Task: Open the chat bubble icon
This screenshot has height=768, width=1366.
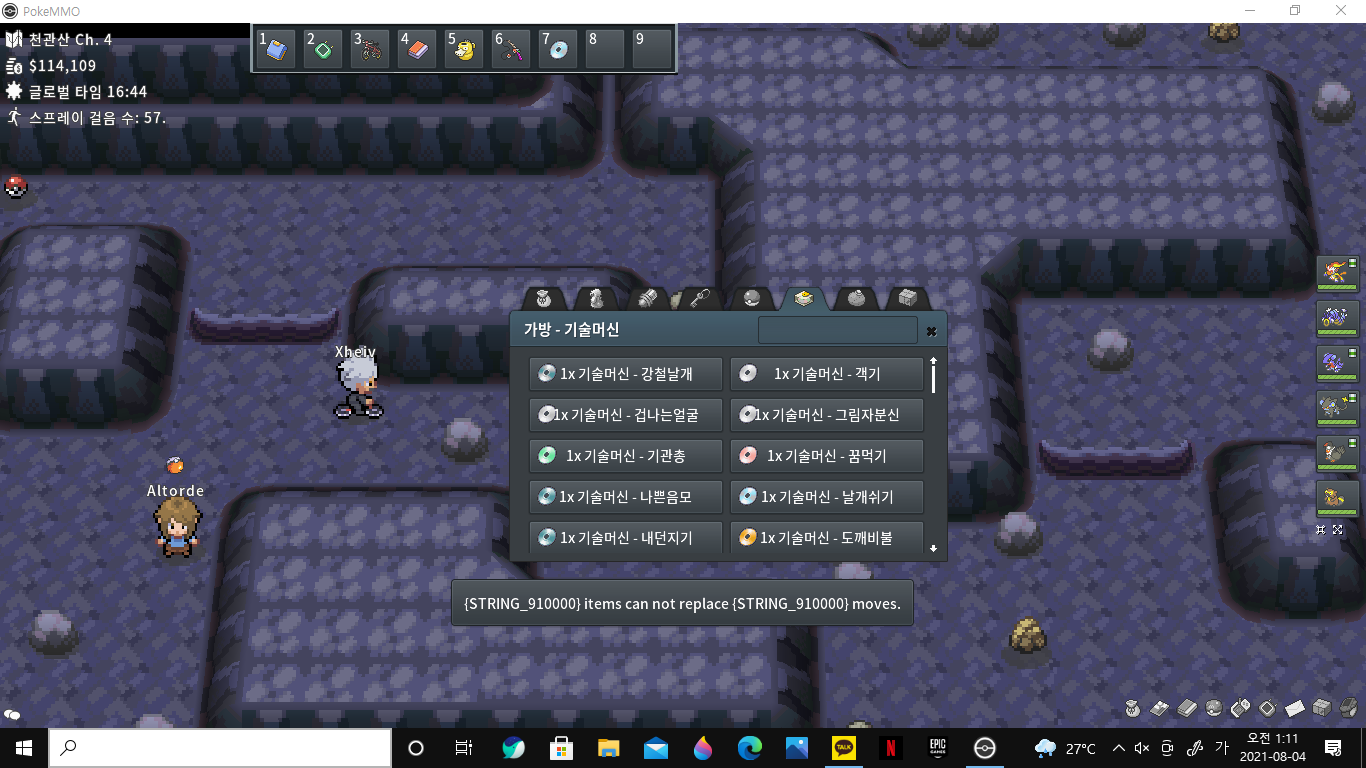Action: click(x=13, y=714)
